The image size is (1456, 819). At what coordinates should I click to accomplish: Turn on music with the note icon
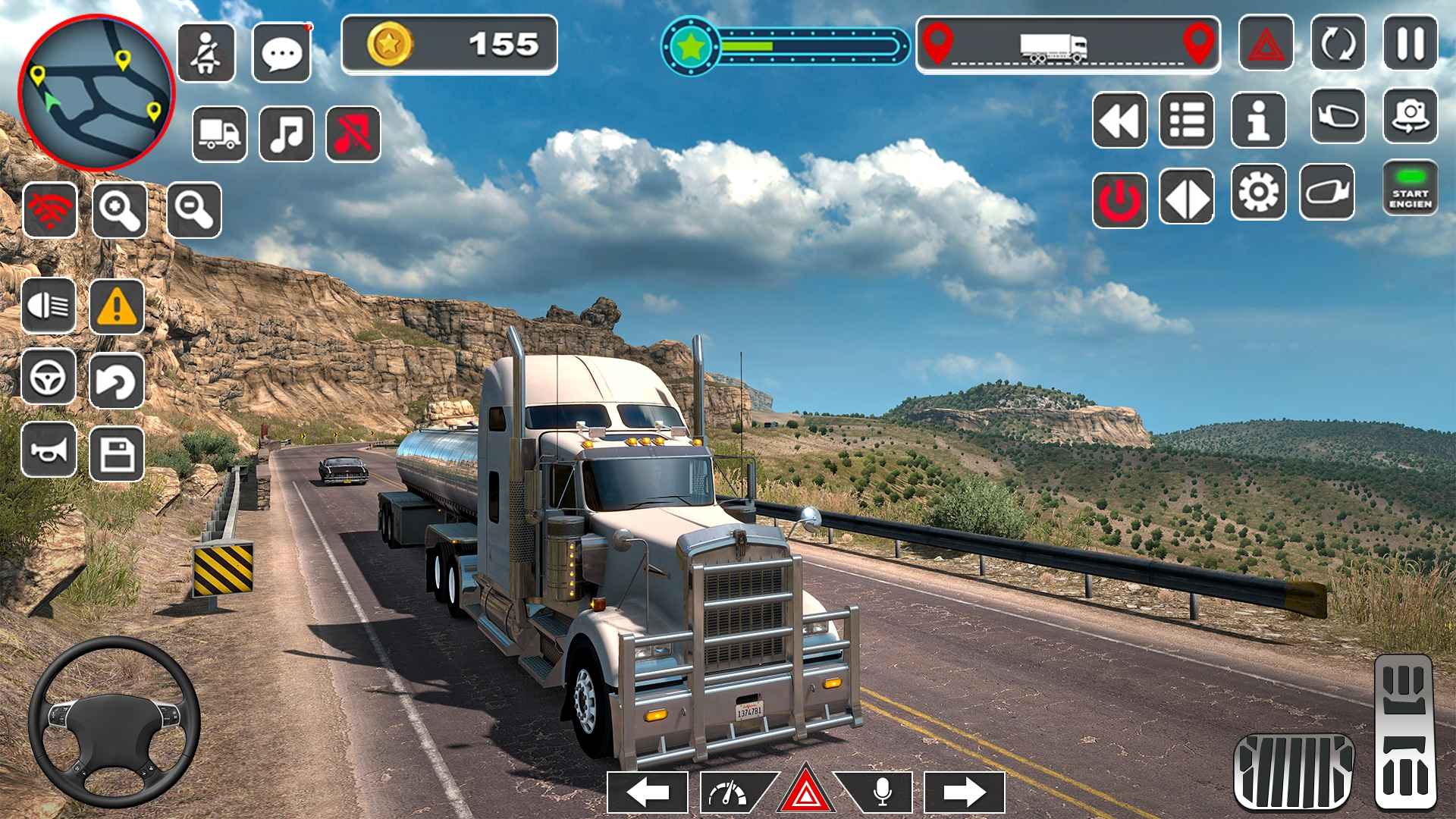point(287,134)
